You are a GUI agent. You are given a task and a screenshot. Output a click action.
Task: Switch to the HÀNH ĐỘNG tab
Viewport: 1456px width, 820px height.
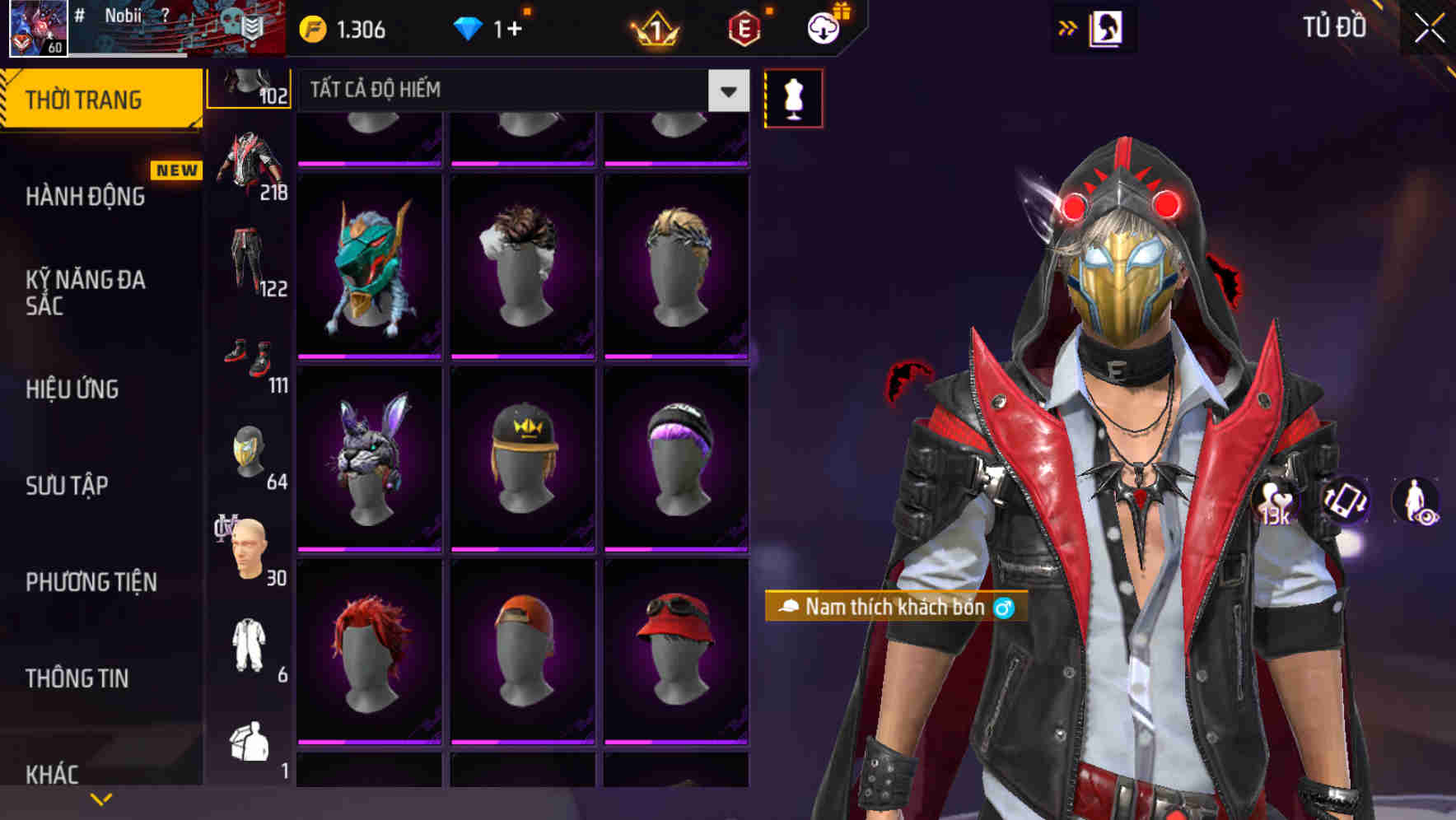(84, 196)
